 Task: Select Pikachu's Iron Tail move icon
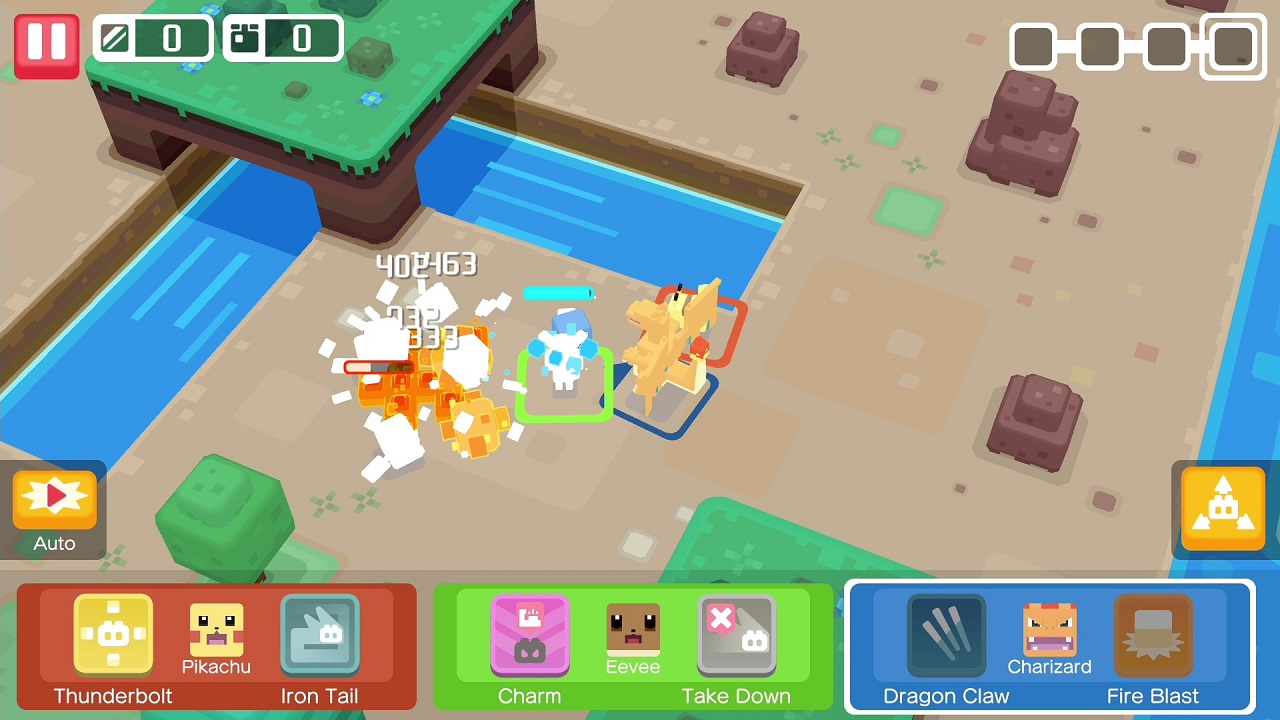(x=320, y=633)
